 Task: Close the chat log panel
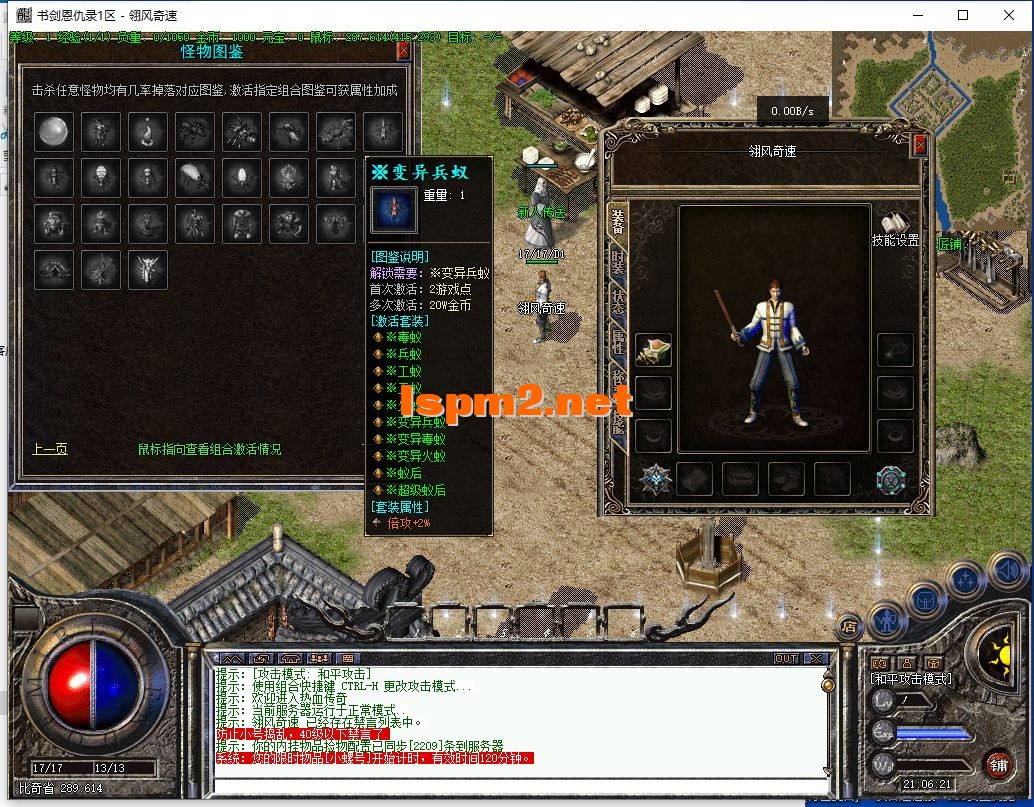(816, 658)
